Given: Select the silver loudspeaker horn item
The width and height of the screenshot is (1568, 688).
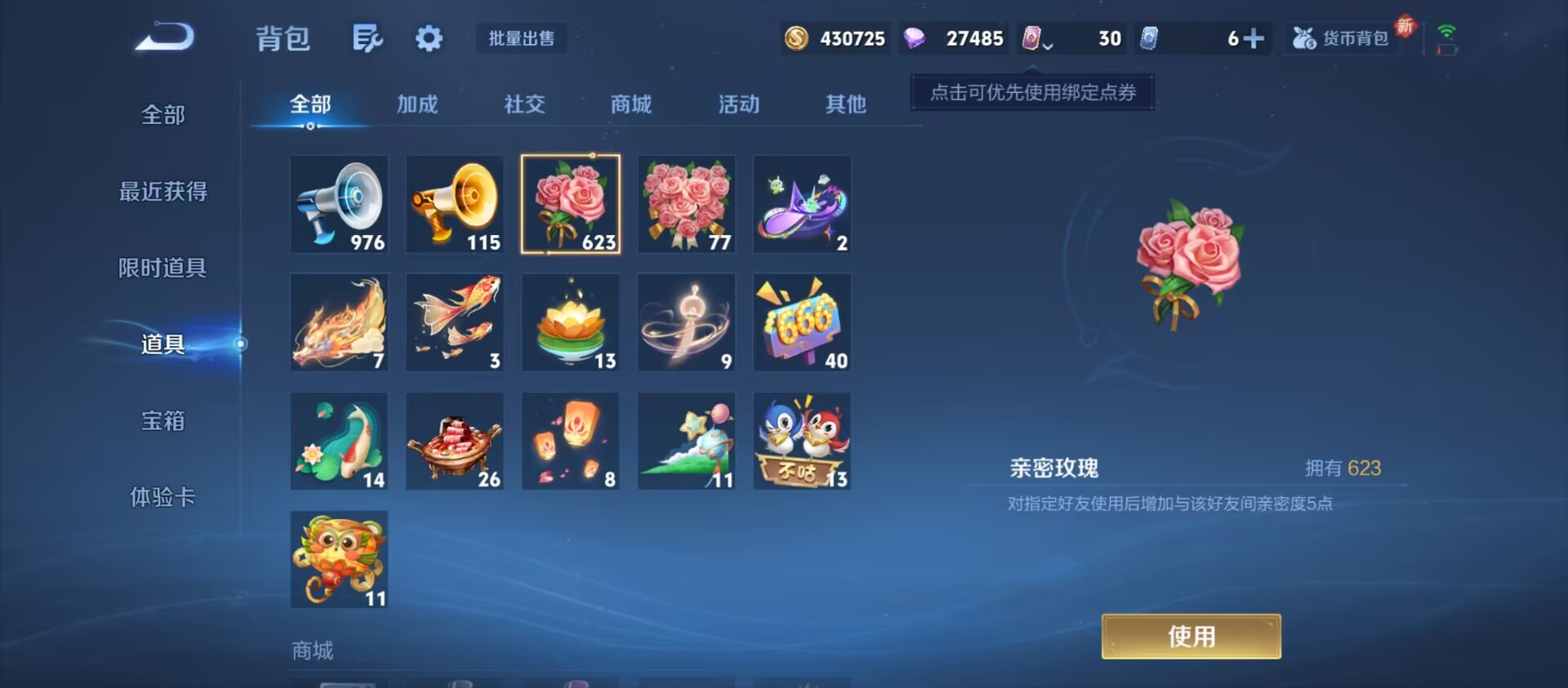Looking at the screenshot, I should (339, 202).
